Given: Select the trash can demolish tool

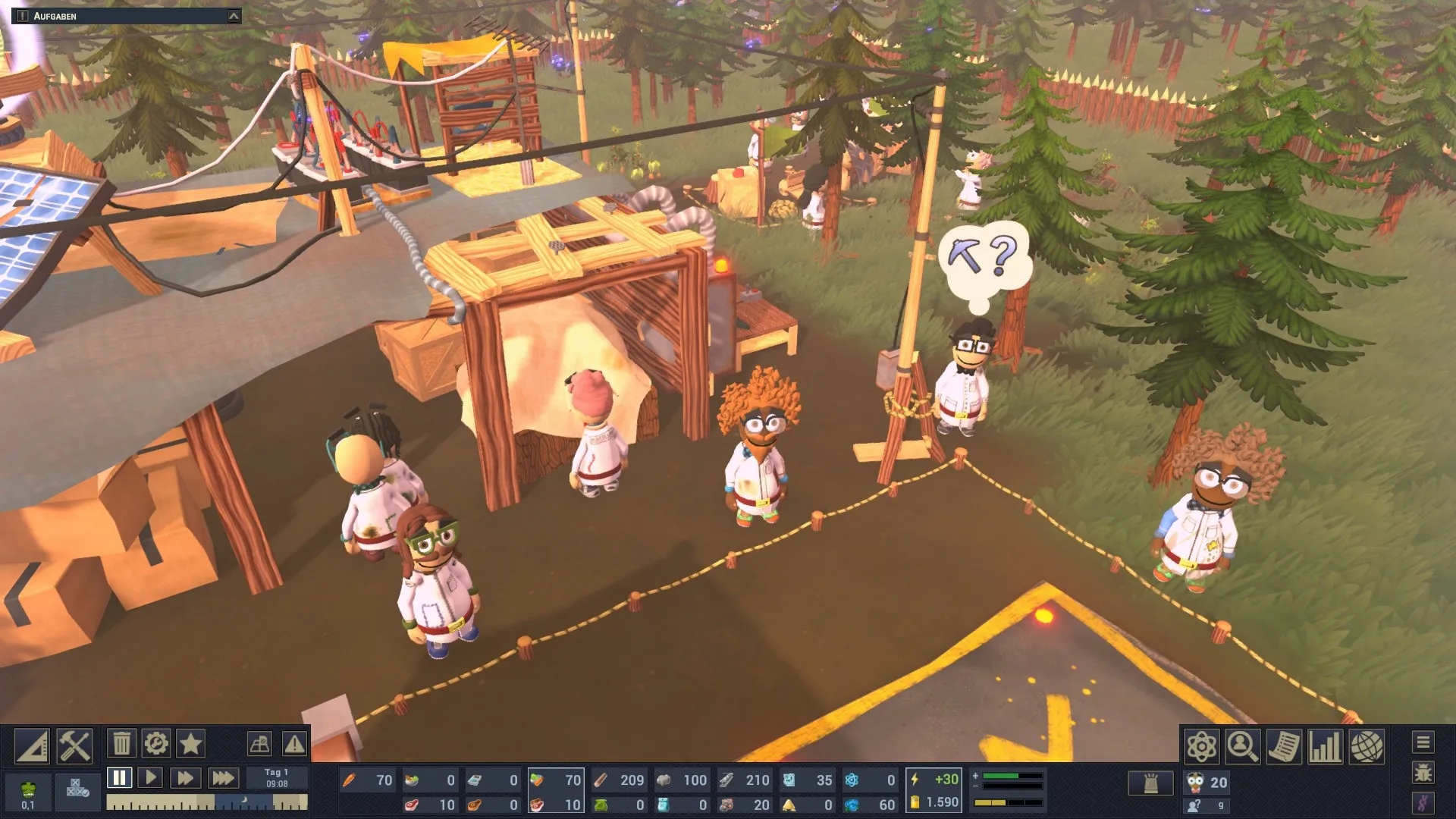Looking at the screenshot, I should click(x=121, y=744).
